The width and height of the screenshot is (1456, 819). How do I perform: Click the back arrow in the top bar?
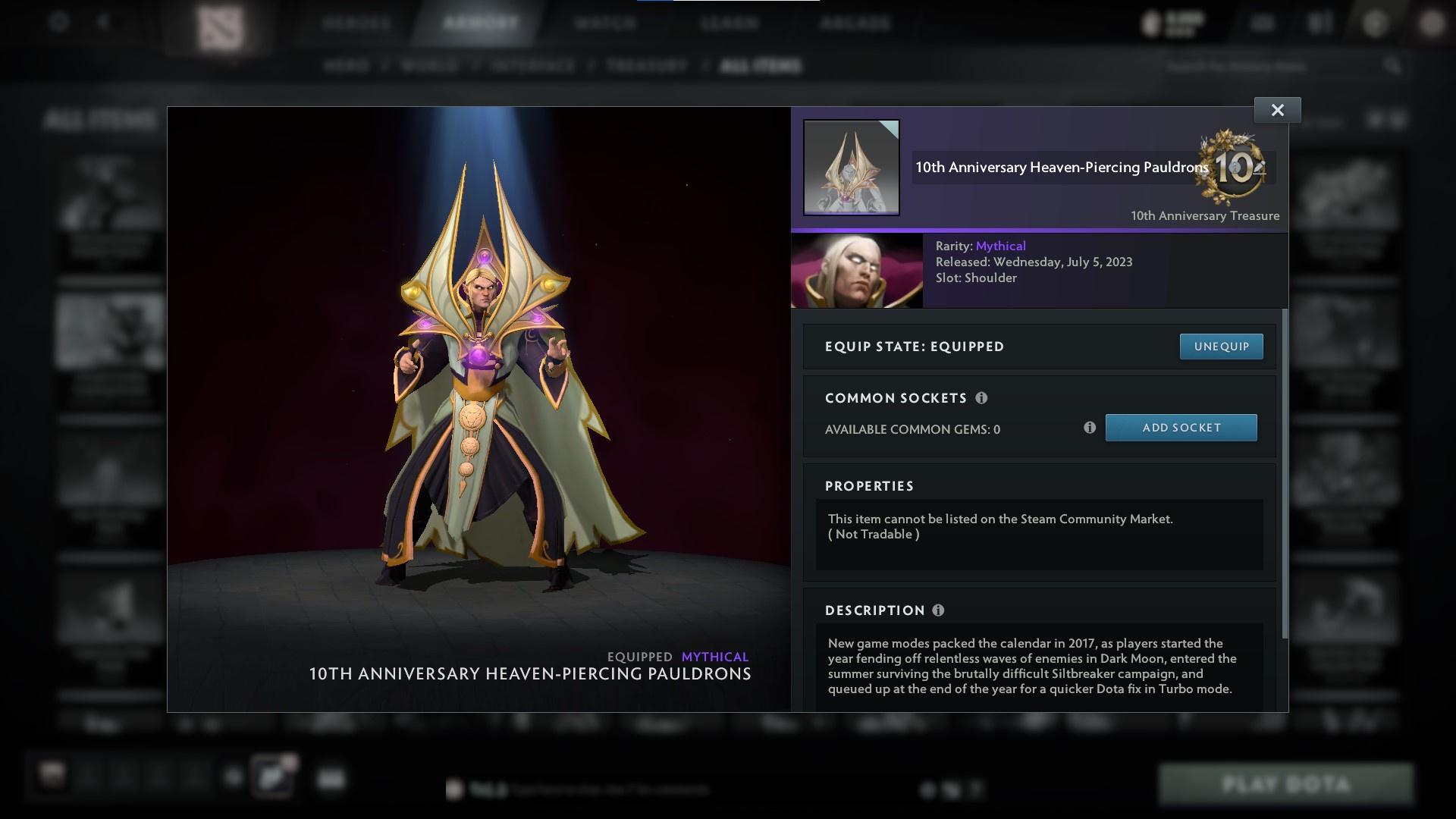pyautogui.click(x=102, y=23)
